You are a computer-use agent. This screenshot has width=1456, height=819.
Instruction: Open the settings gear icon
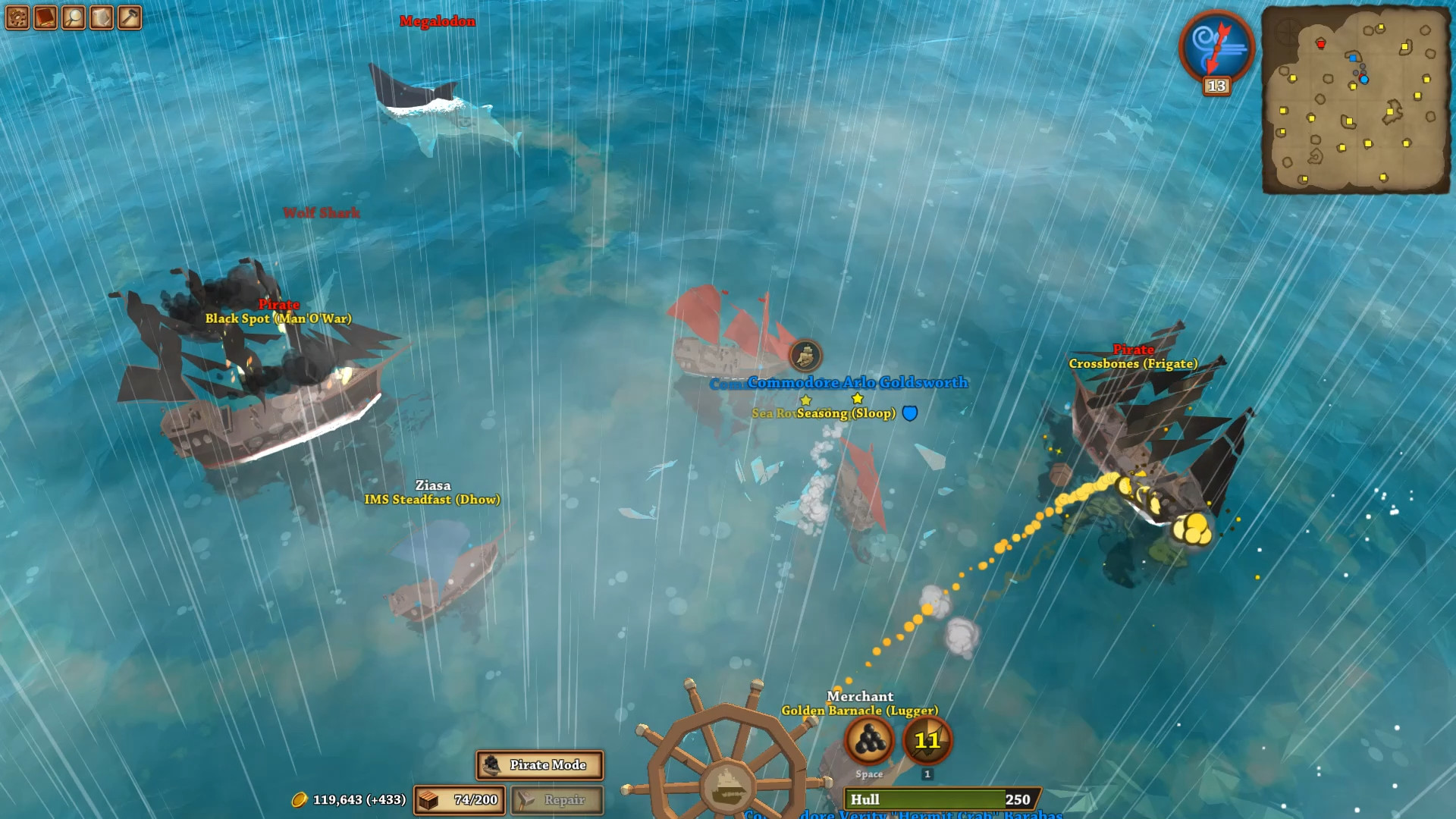point(17,17)
